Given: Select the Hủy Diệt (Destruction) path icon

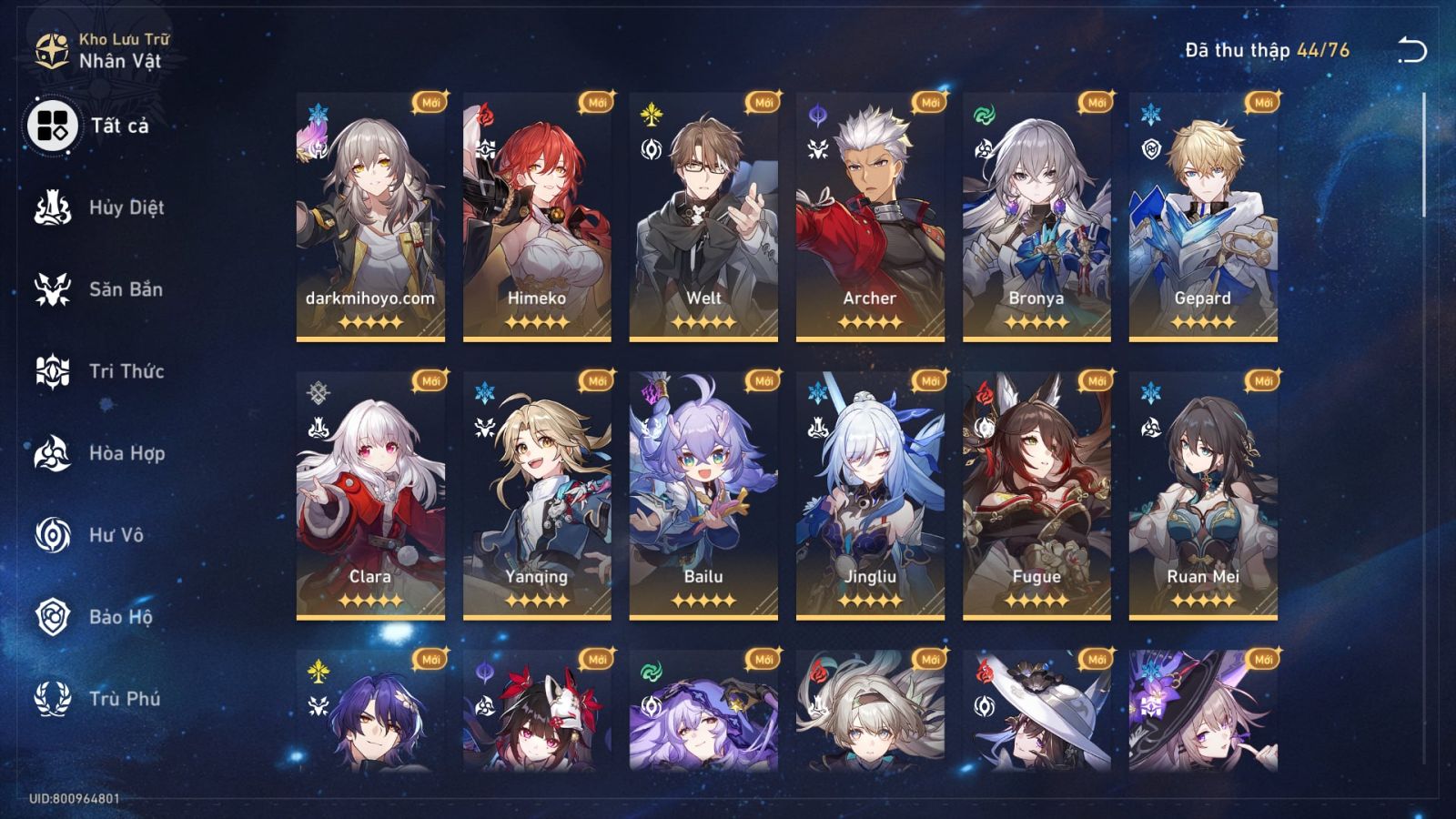Looking at the screenshot, I should 55,207.
